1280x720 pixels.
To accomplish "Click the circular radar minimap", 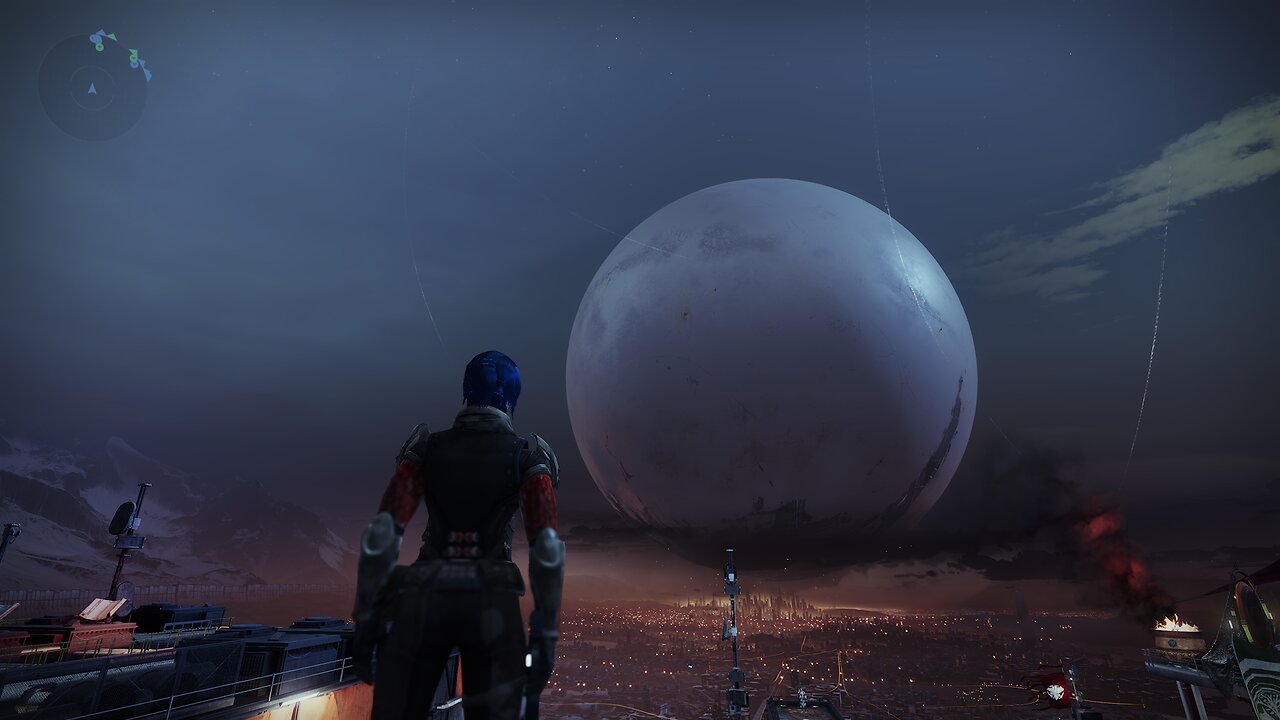I will [x=93, y=87].
